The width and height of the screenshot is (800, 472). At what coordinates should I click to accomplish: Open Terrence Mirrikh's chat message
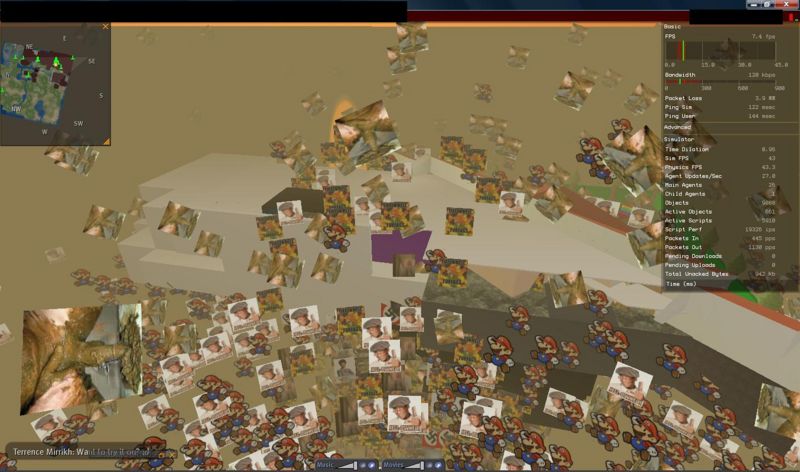78,453
